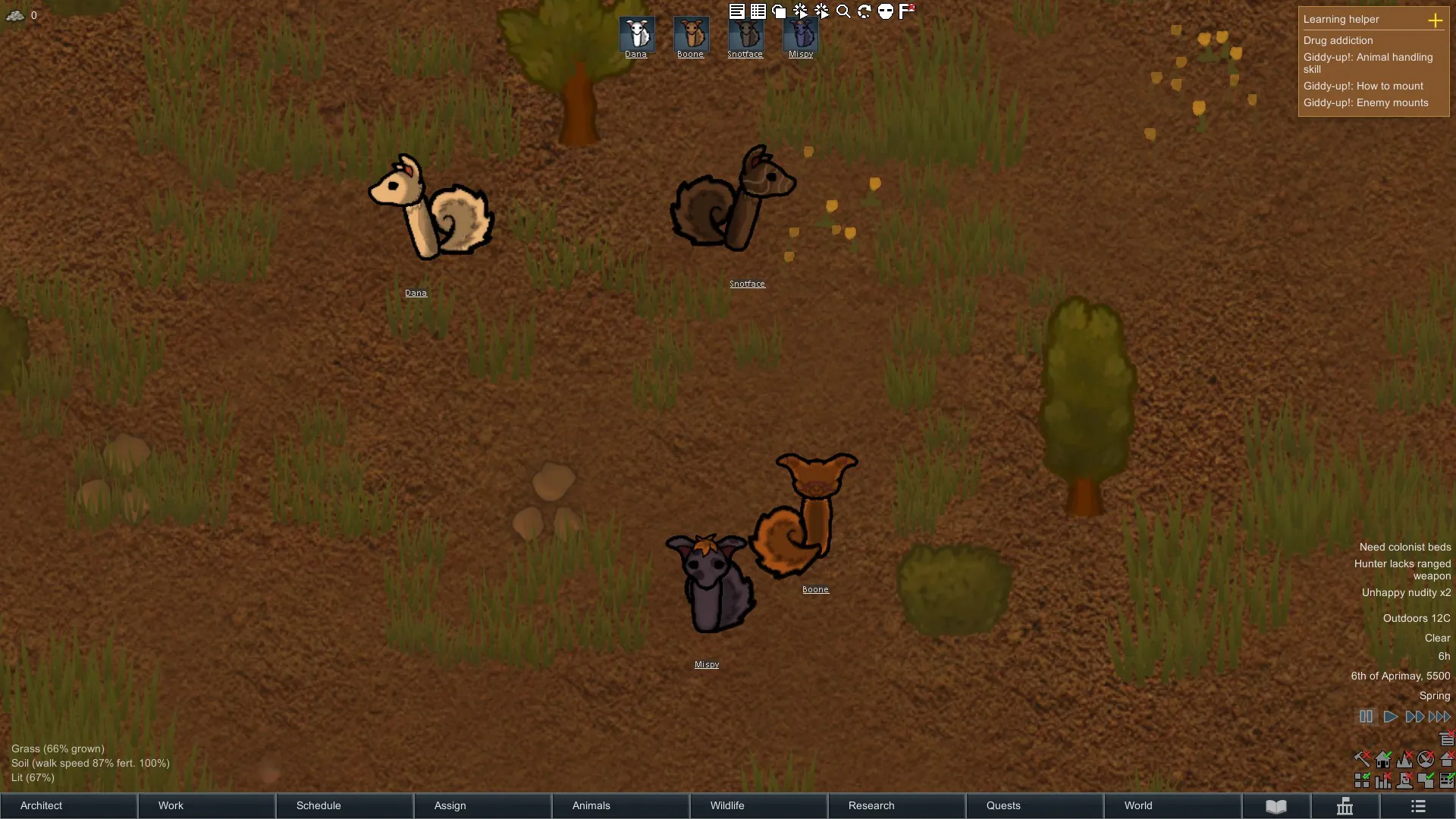Select Dana's portrait in the colonist bar
The image size is (1456, 819).
pos(636,34)
